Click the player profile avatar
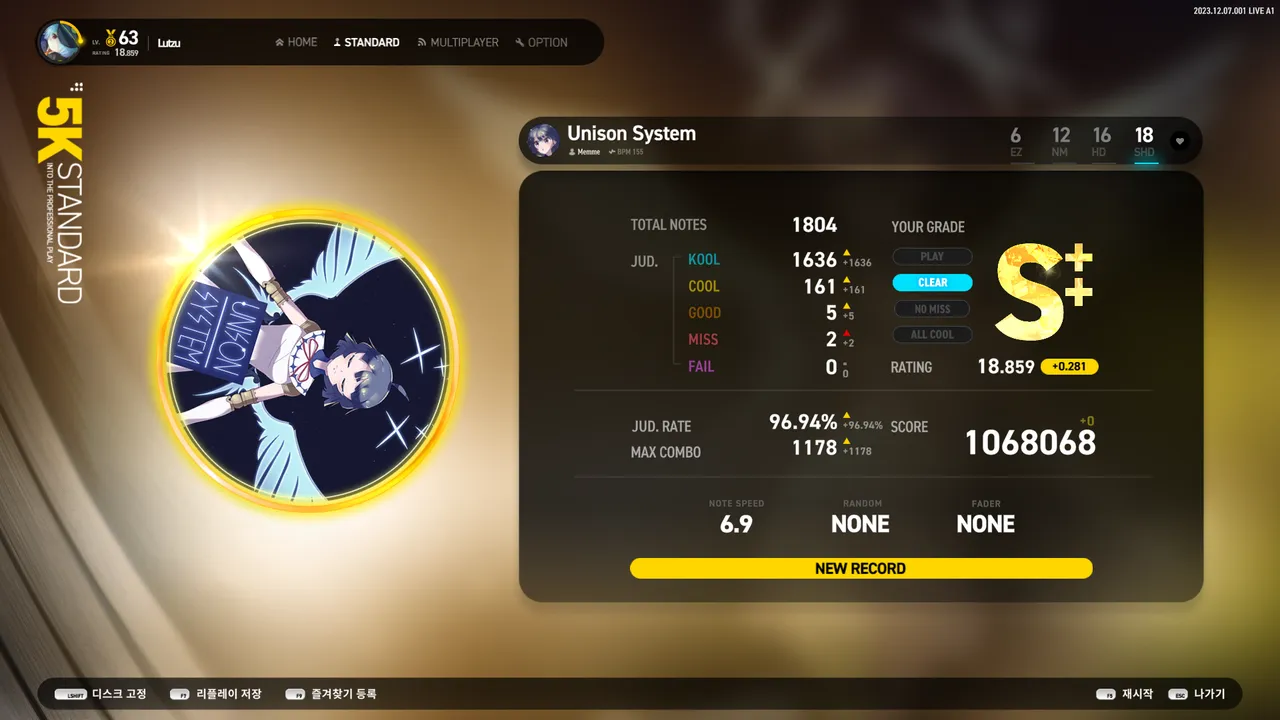The height and width of the screenshot is (720, 1280). click(x=59, y=42)
